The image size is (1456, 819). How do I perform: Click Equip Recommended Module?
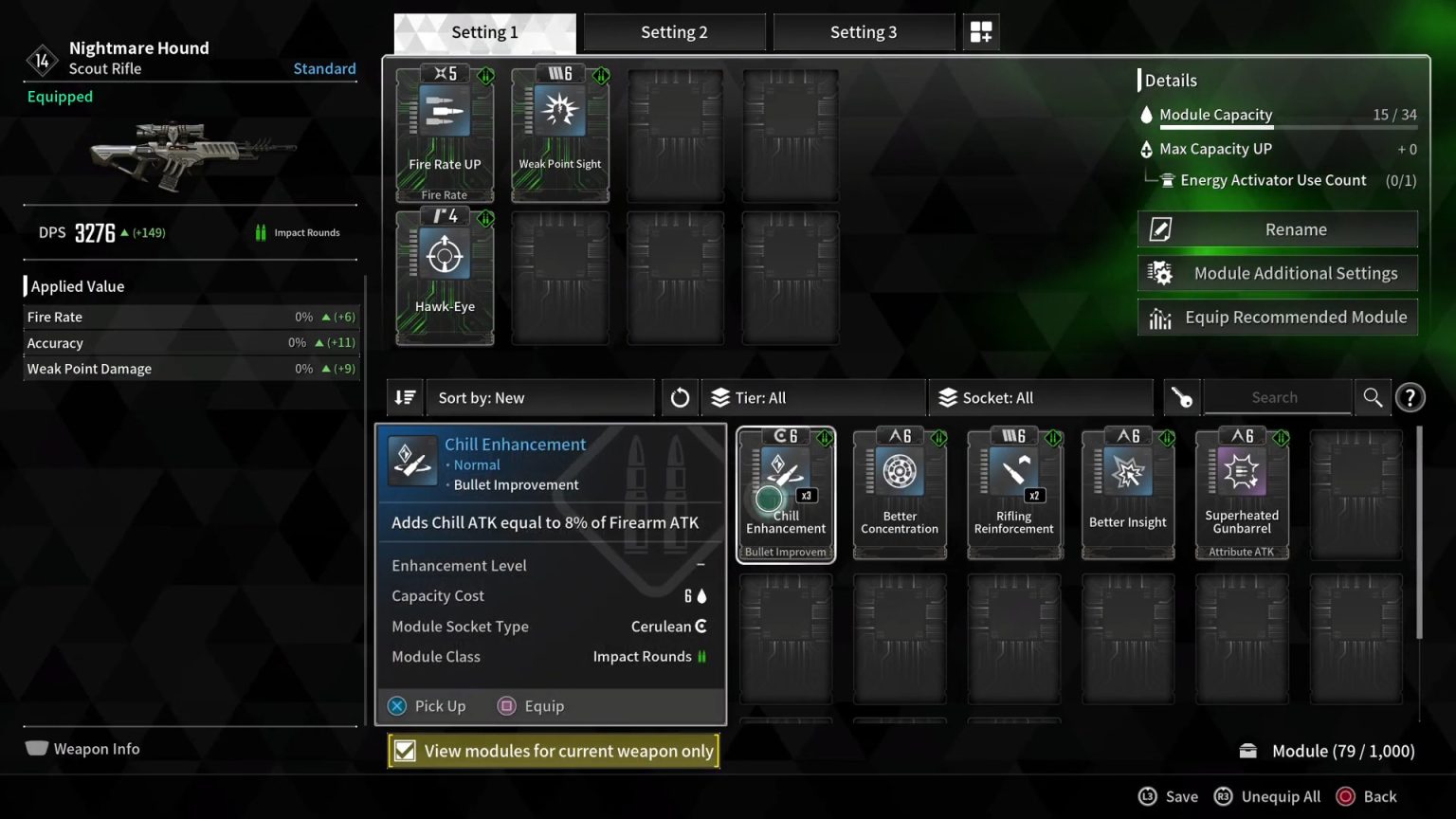[x=1277, y=317]
